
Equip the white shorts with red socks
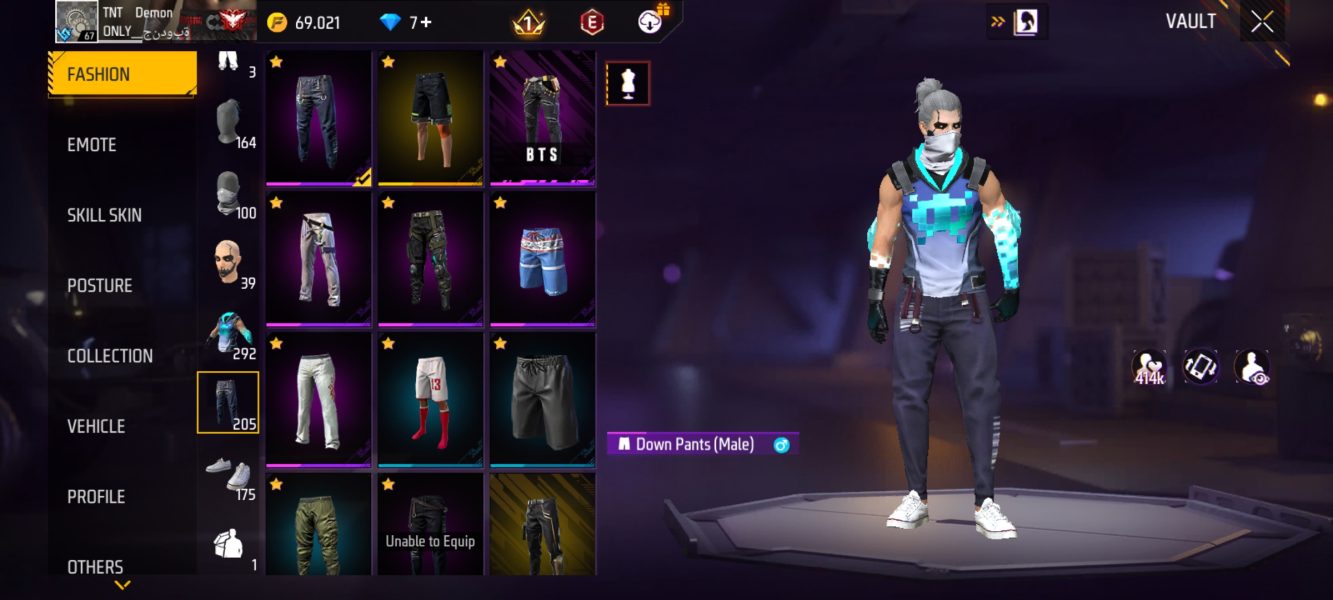pyautogui.click(x=430, y=399)
